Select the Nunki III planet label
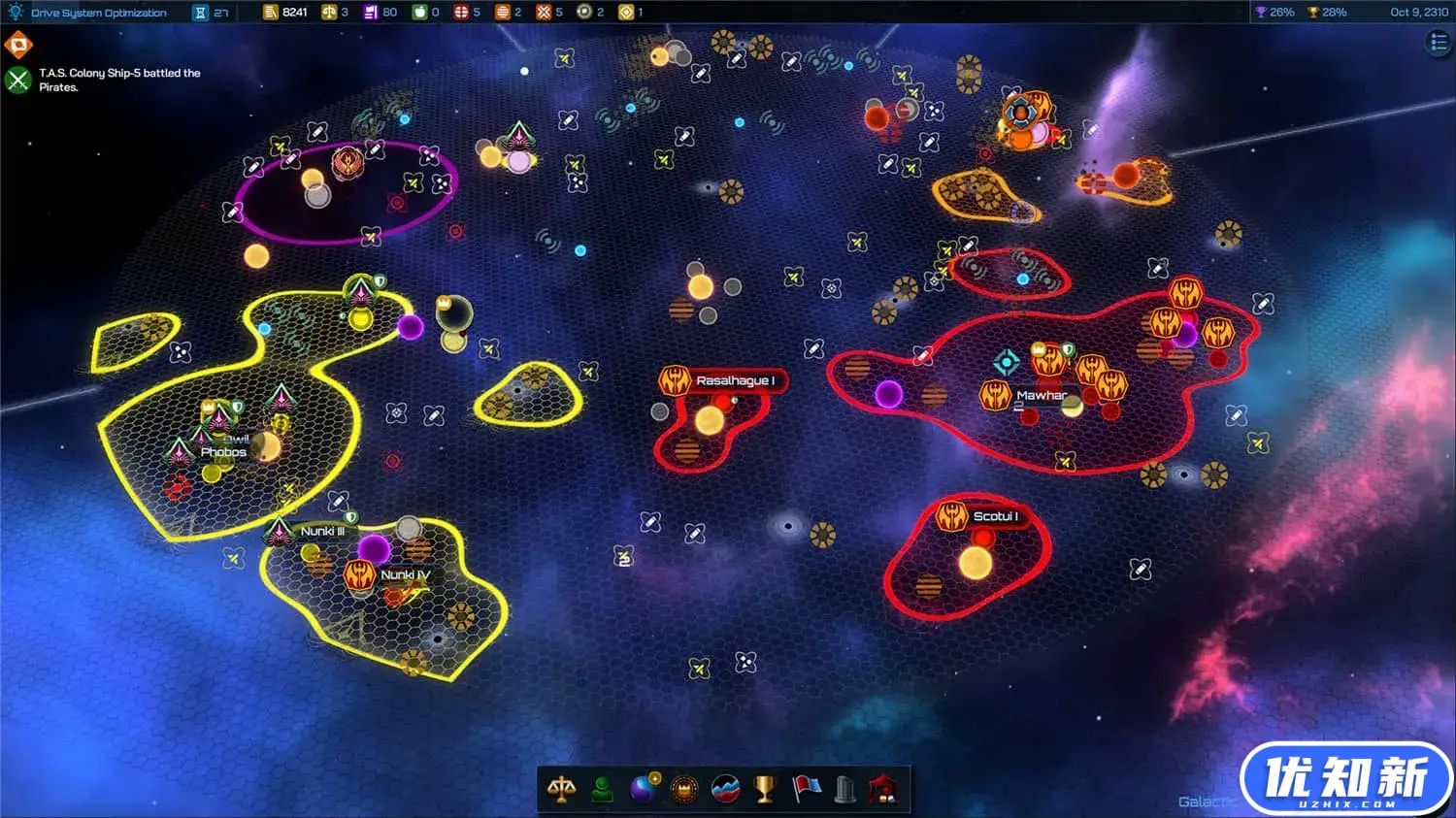 tap(322, 531)
